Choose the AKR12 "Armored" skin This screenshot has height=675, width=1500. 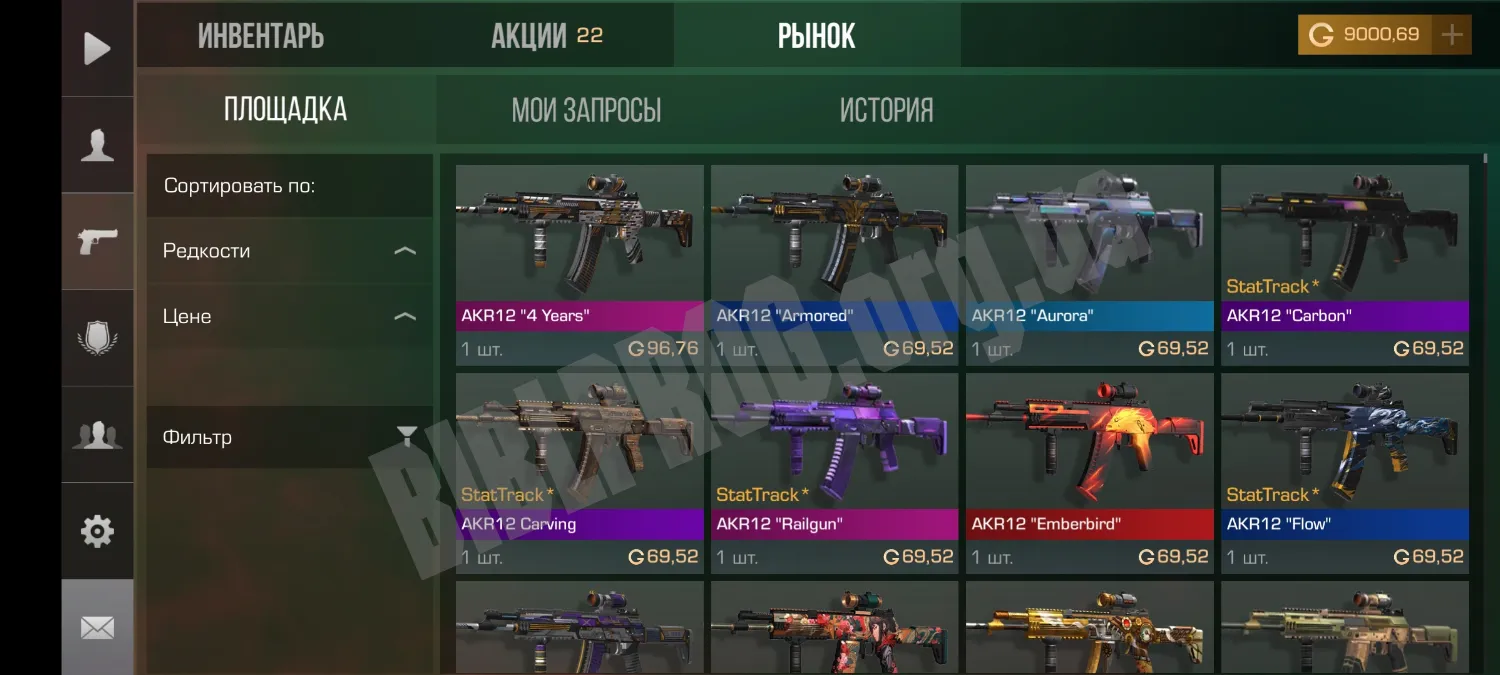point(834,263)
